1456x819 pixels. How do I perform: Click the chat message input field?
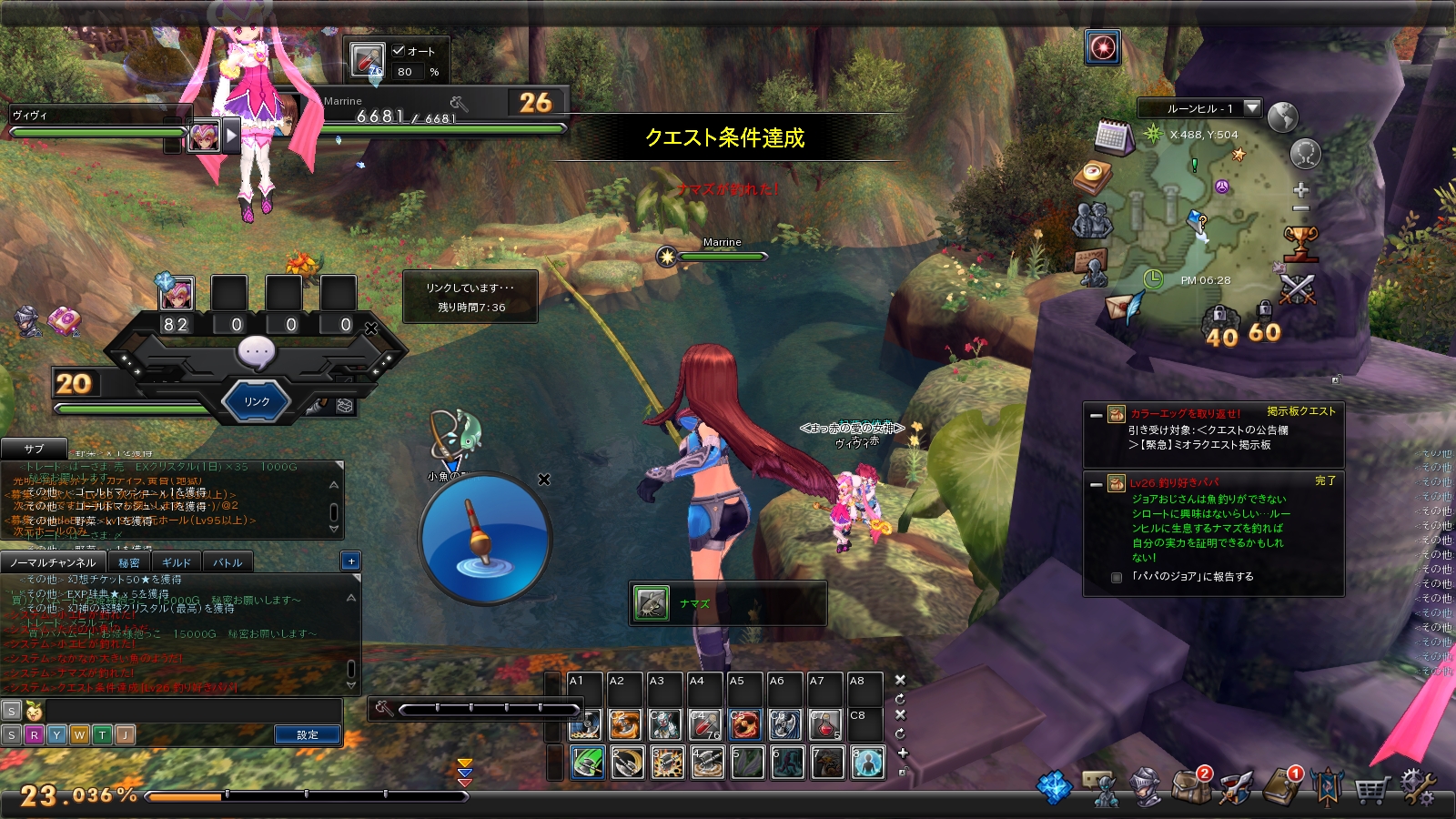coord(191,711)
